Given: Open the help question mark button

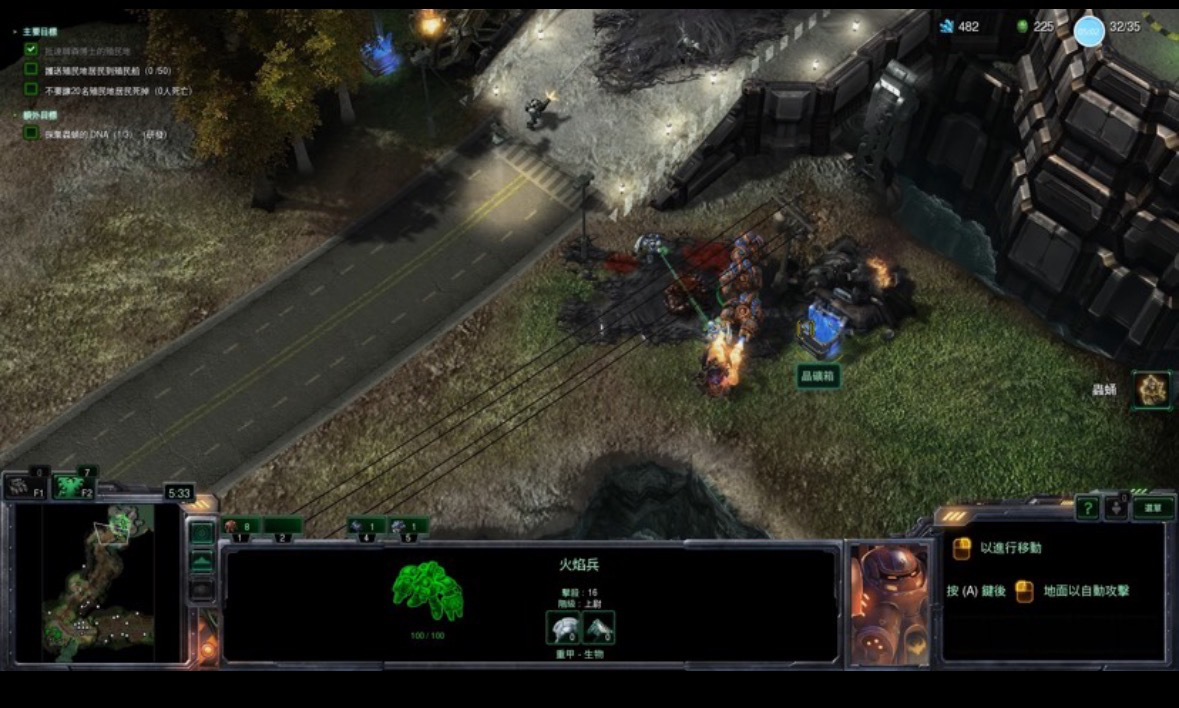Looking at the screenshot, I should pos(1087,509).
